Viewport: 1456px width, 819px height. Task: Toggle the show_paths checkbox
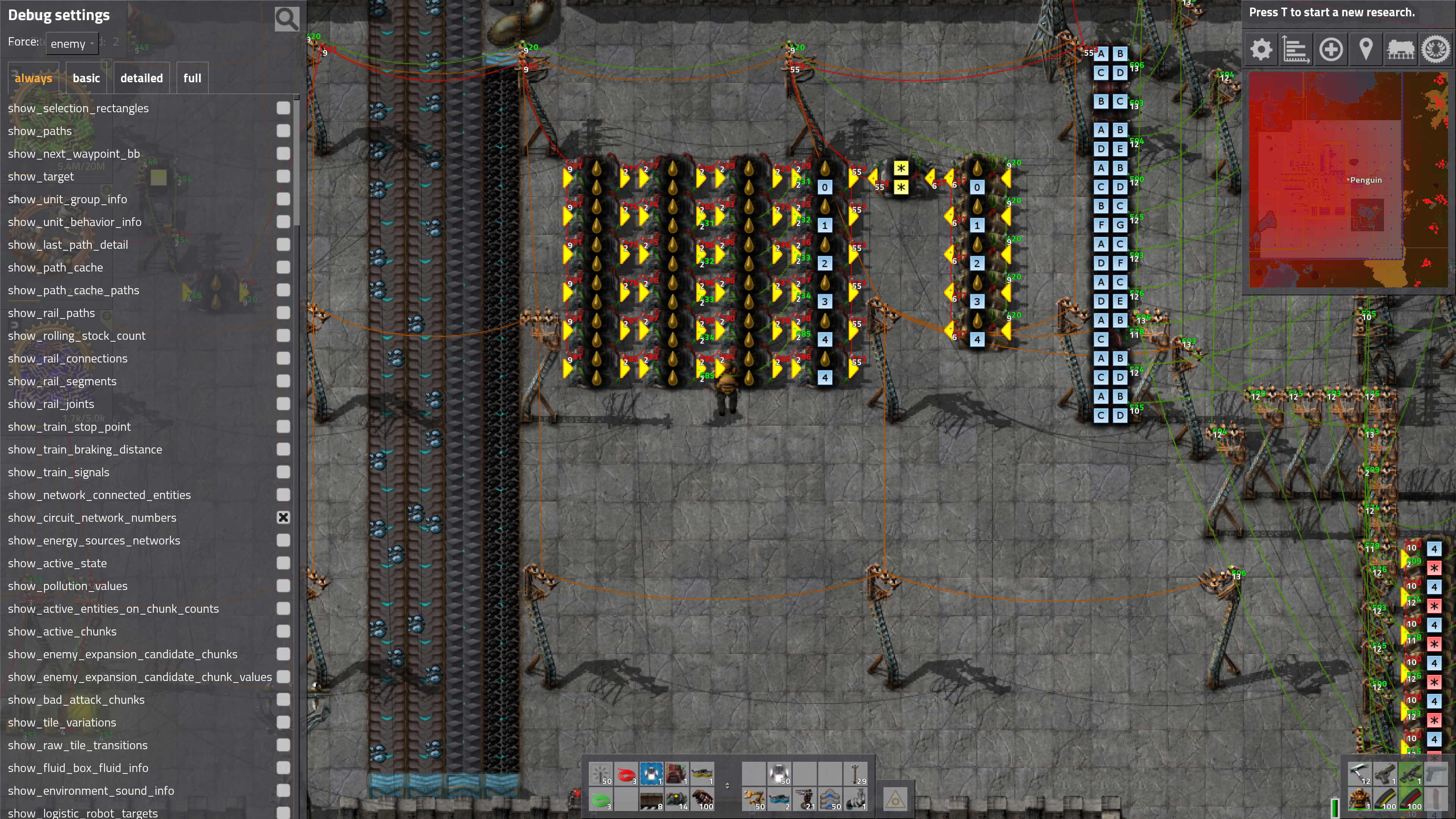[x=283, y=130]
